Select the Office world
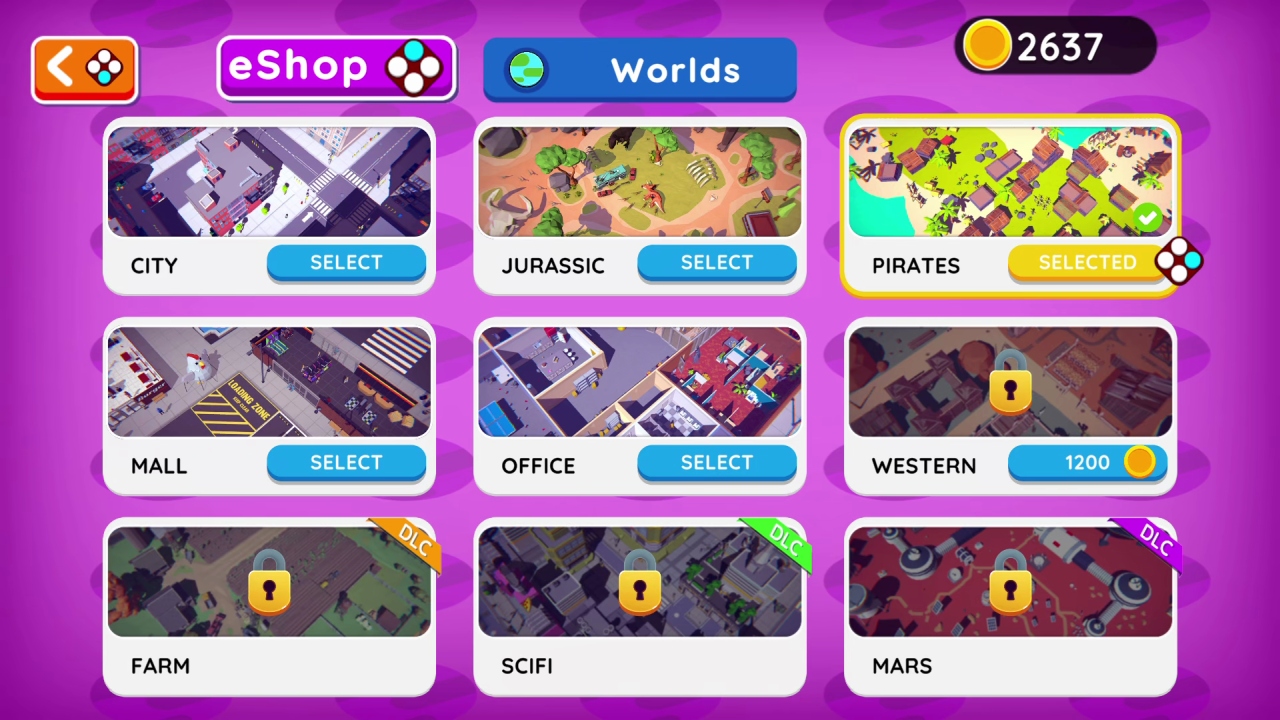 tap(716, 462)
